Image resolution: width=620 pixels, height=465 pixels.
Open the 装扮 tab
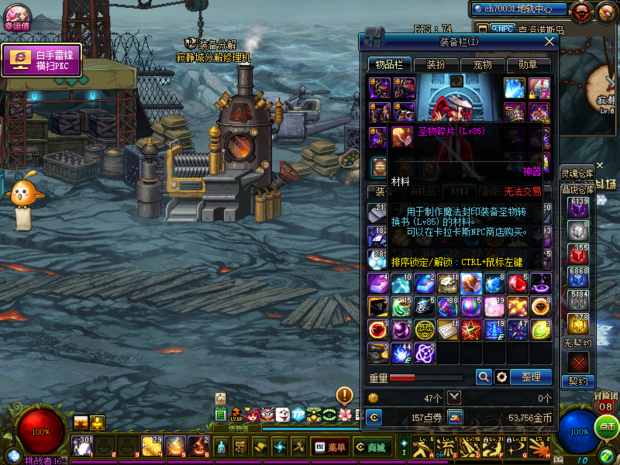click(x=434, y=64)
